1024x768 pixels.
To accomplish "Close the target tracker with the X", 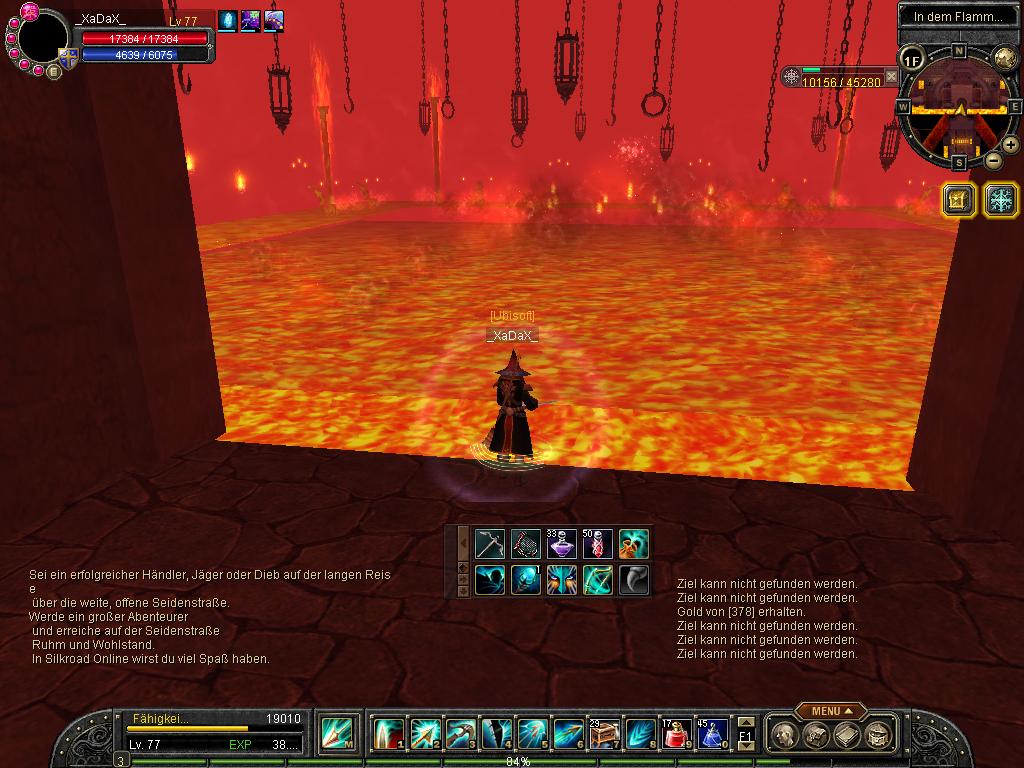I will (891, 77).
